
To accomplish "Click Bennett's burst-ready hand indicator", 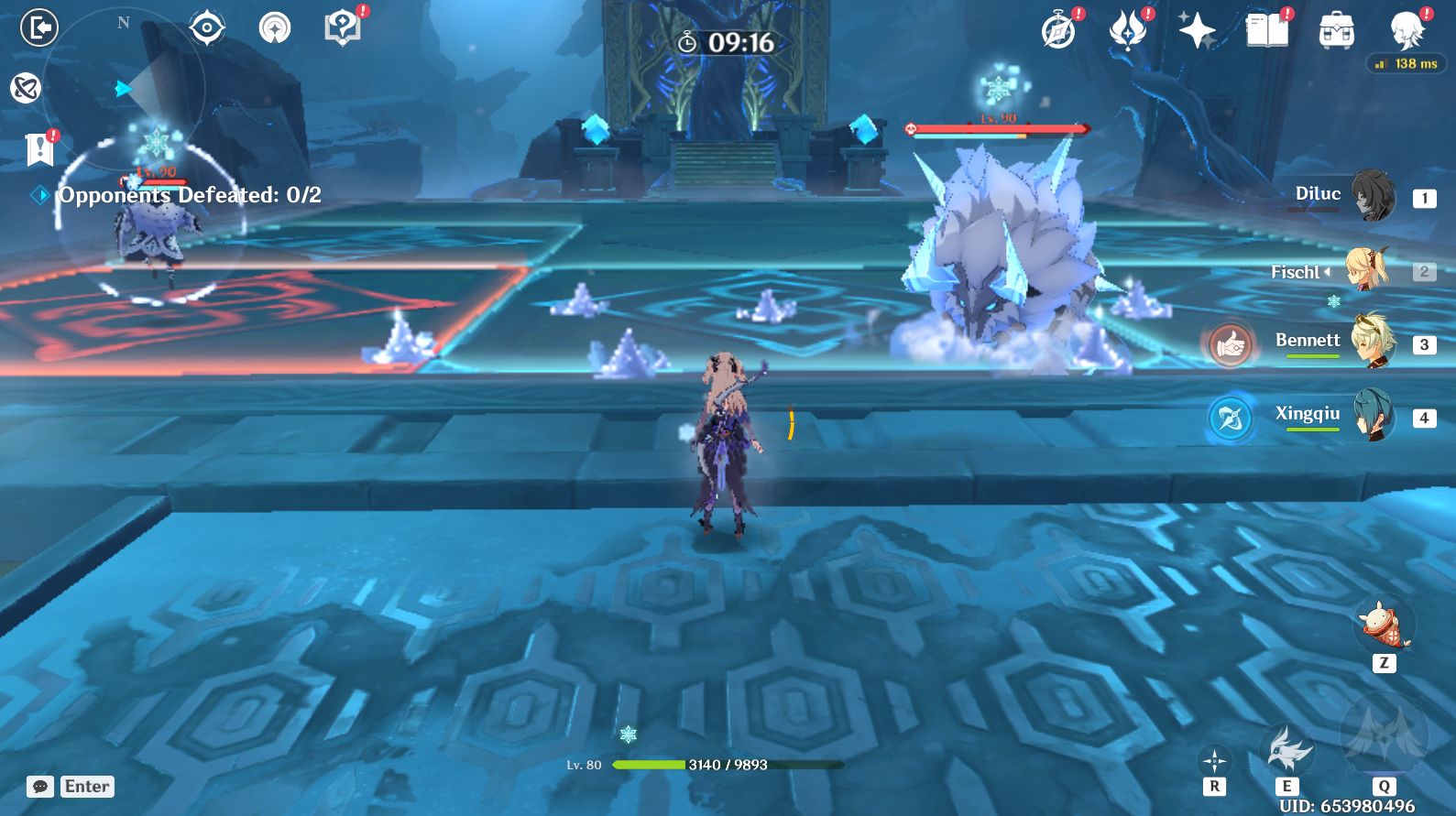I will click(1231, 345).
